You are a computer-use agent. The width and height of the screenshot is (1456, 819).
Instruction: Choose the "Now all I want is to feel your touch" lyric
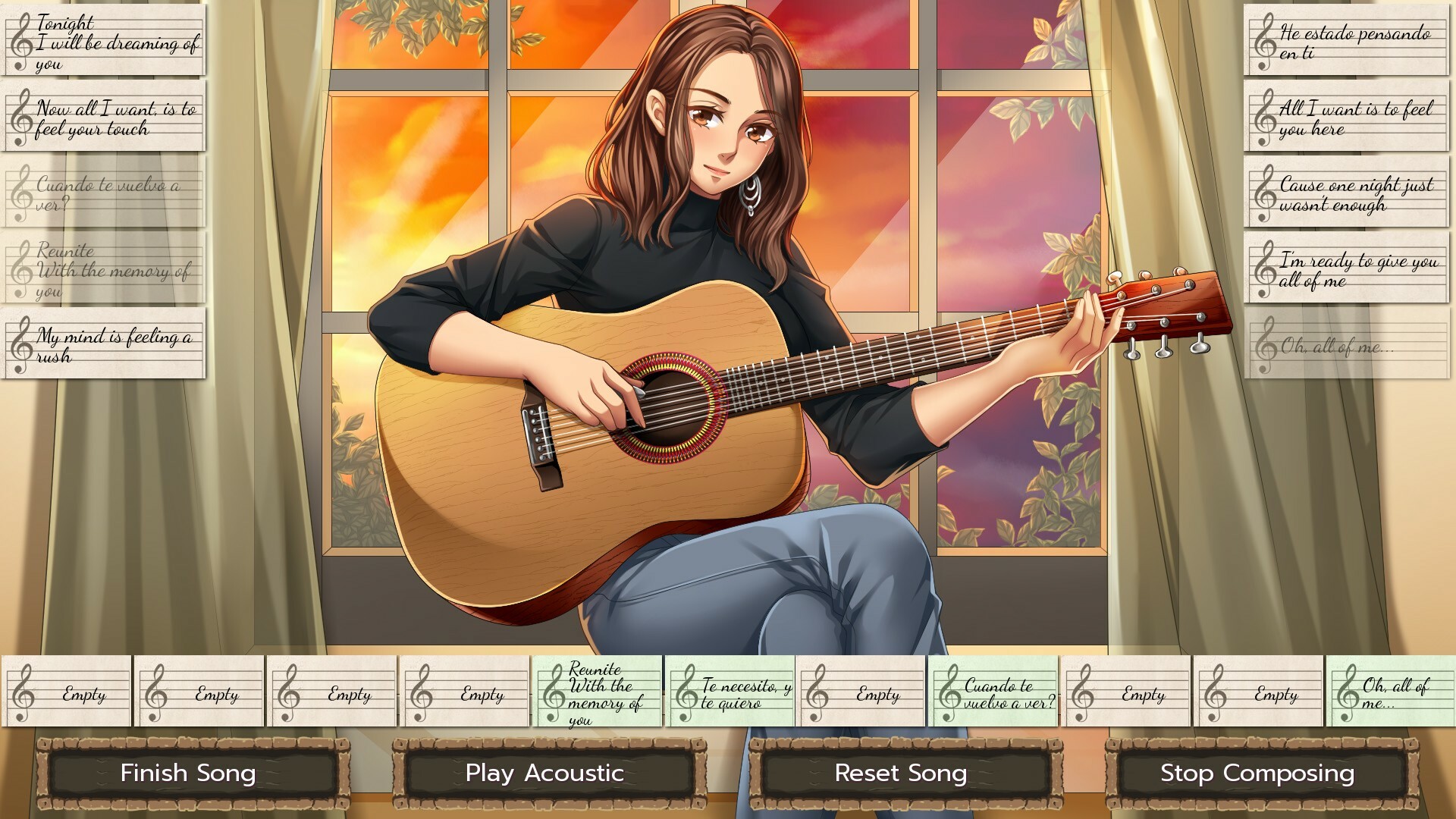pos(104,118)
